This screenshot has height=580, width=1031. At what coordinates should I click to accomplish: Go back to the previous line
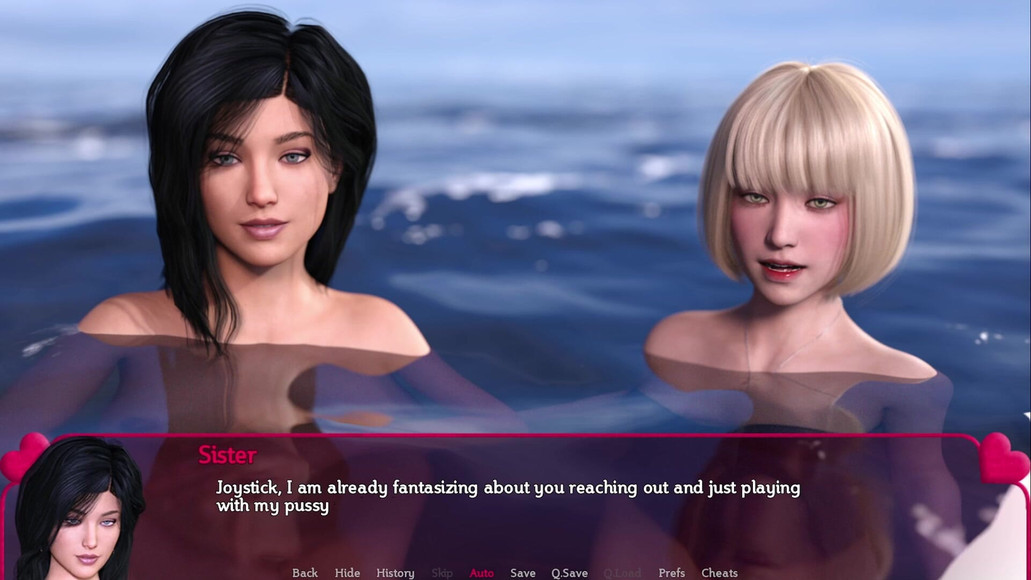coord(305,573)
